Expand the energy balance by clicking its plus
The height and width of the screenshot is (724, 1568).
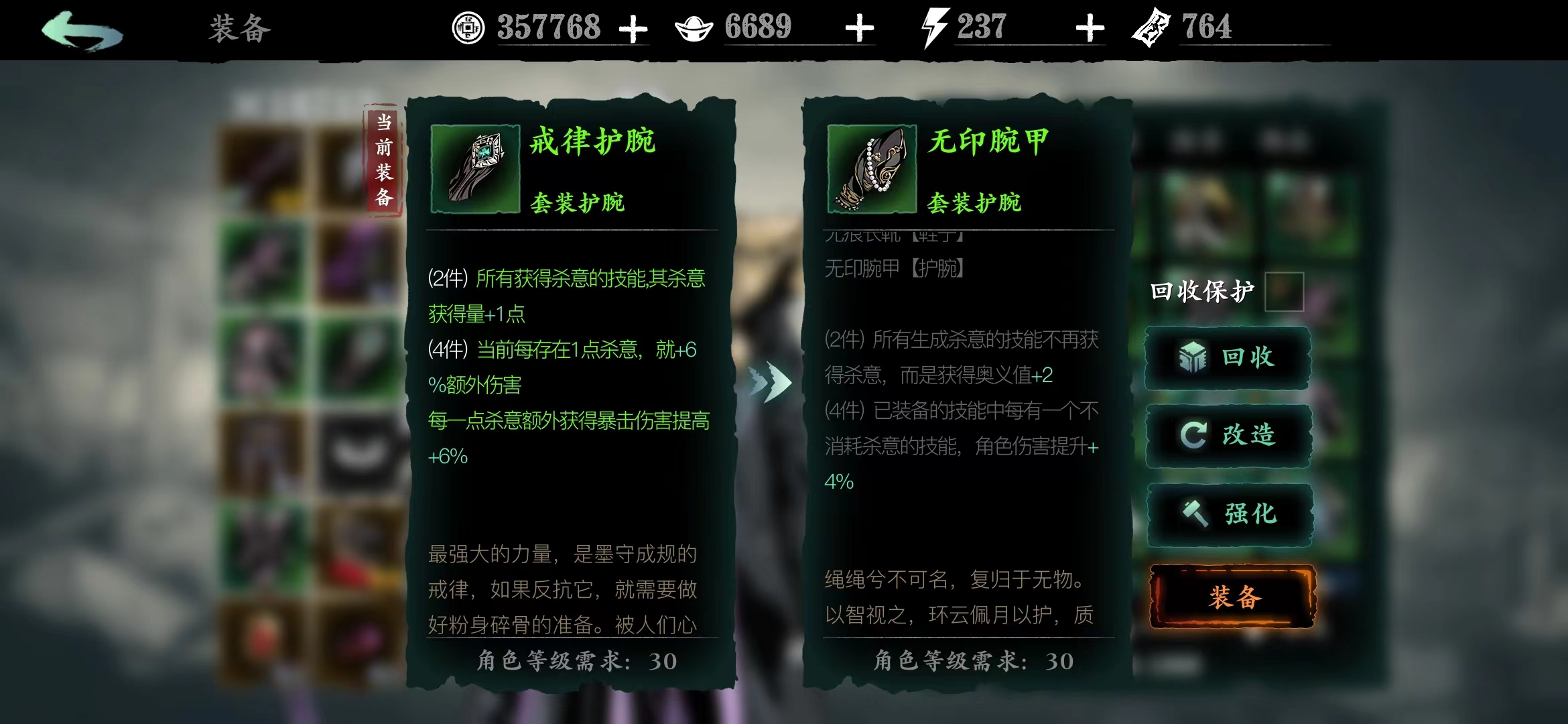click(1092, 27)
